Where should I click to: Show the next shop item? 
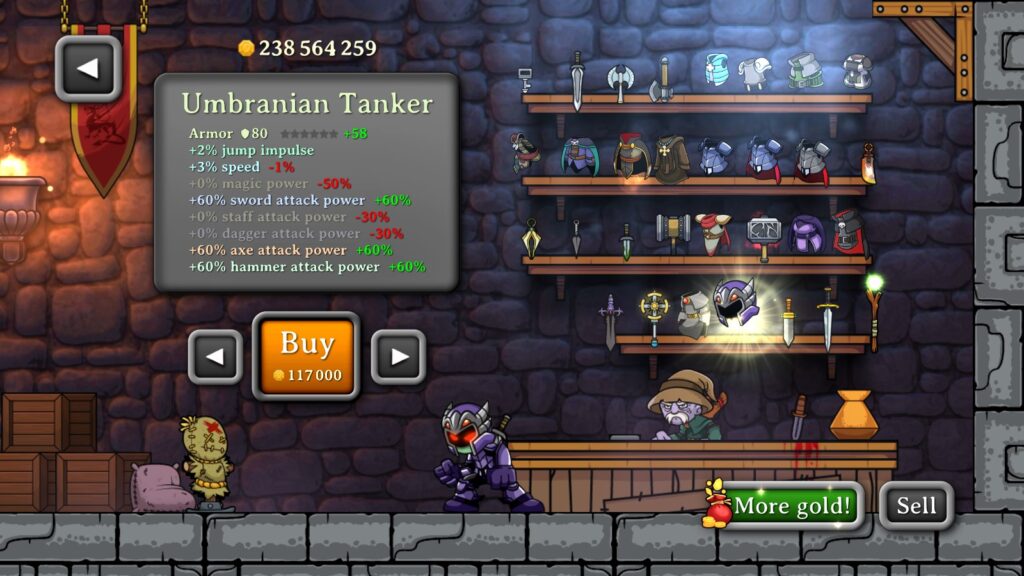pos(398,357)
